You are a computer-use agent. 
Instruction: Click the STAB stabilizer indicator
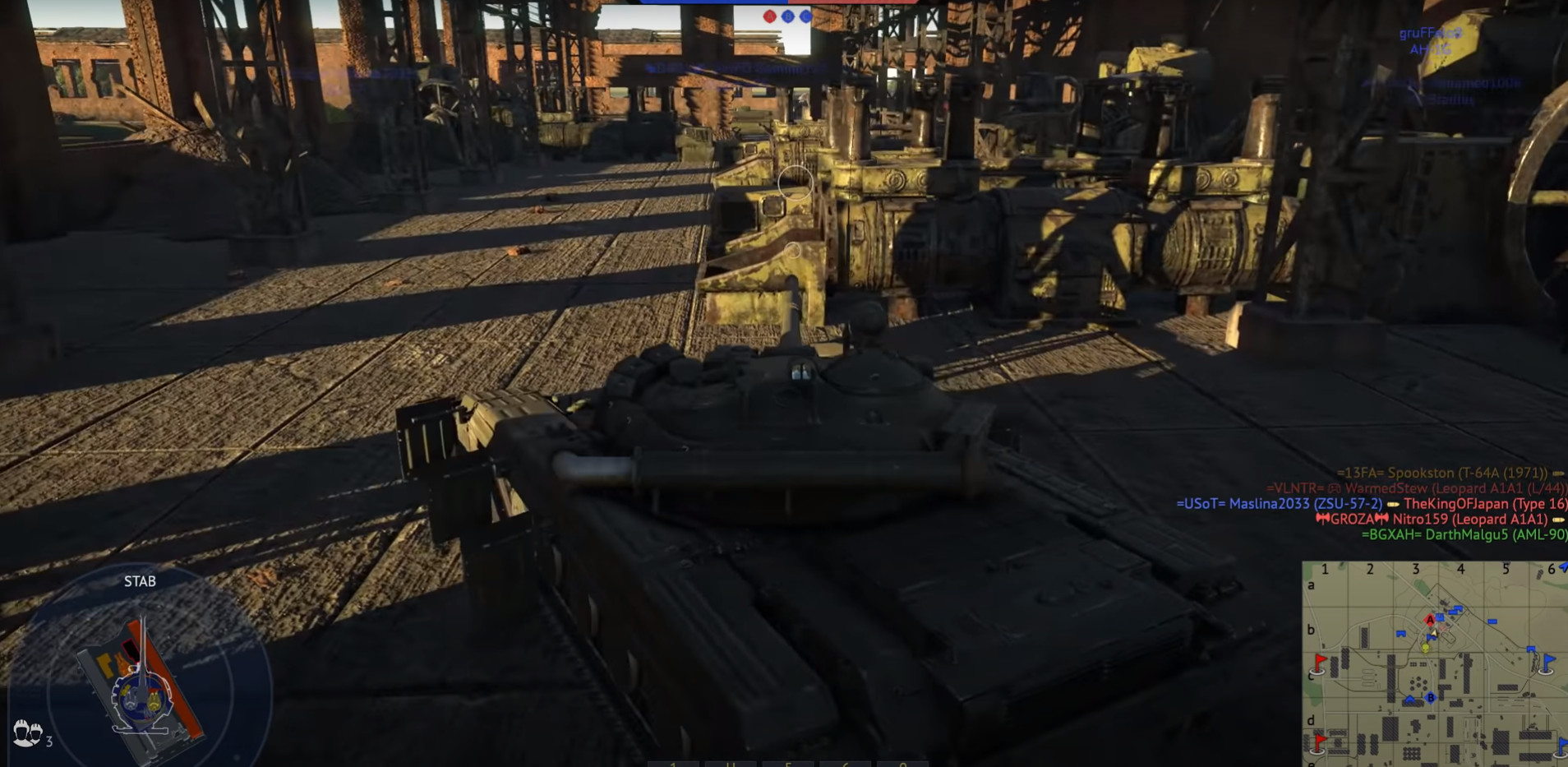140,581
